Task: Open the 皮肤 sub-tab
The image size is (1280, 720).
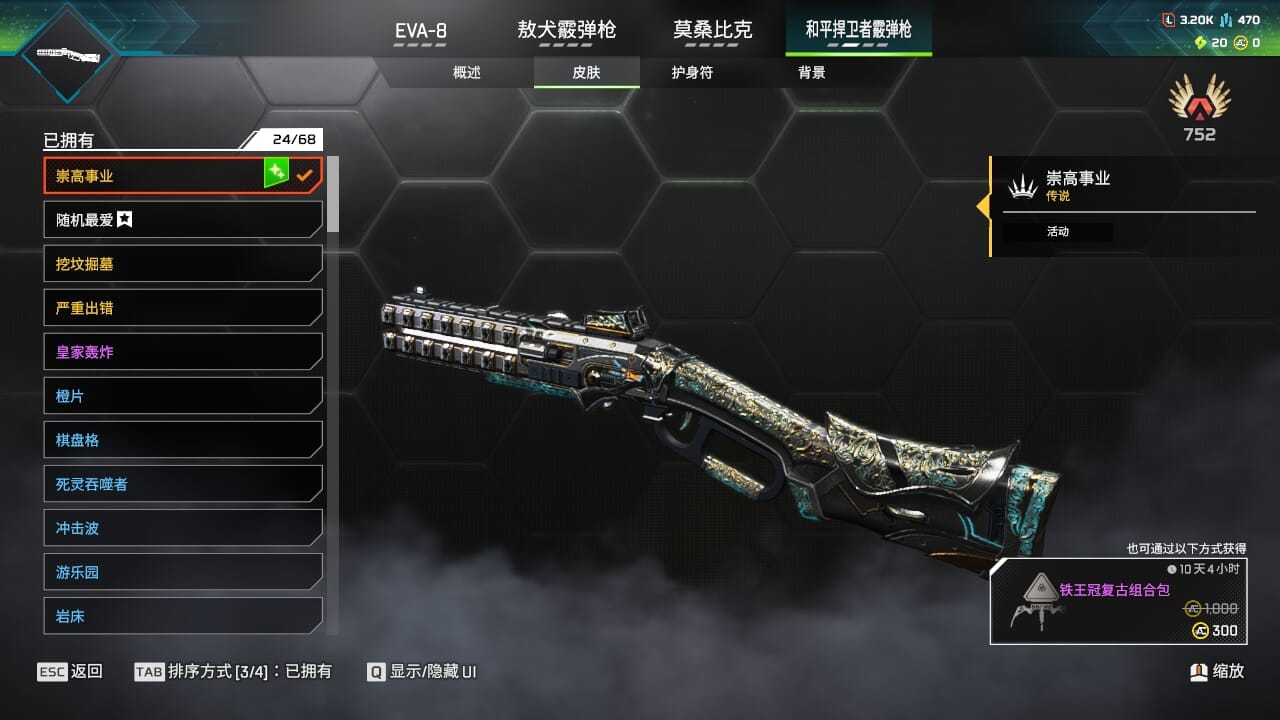Action: tap(586, 73)
